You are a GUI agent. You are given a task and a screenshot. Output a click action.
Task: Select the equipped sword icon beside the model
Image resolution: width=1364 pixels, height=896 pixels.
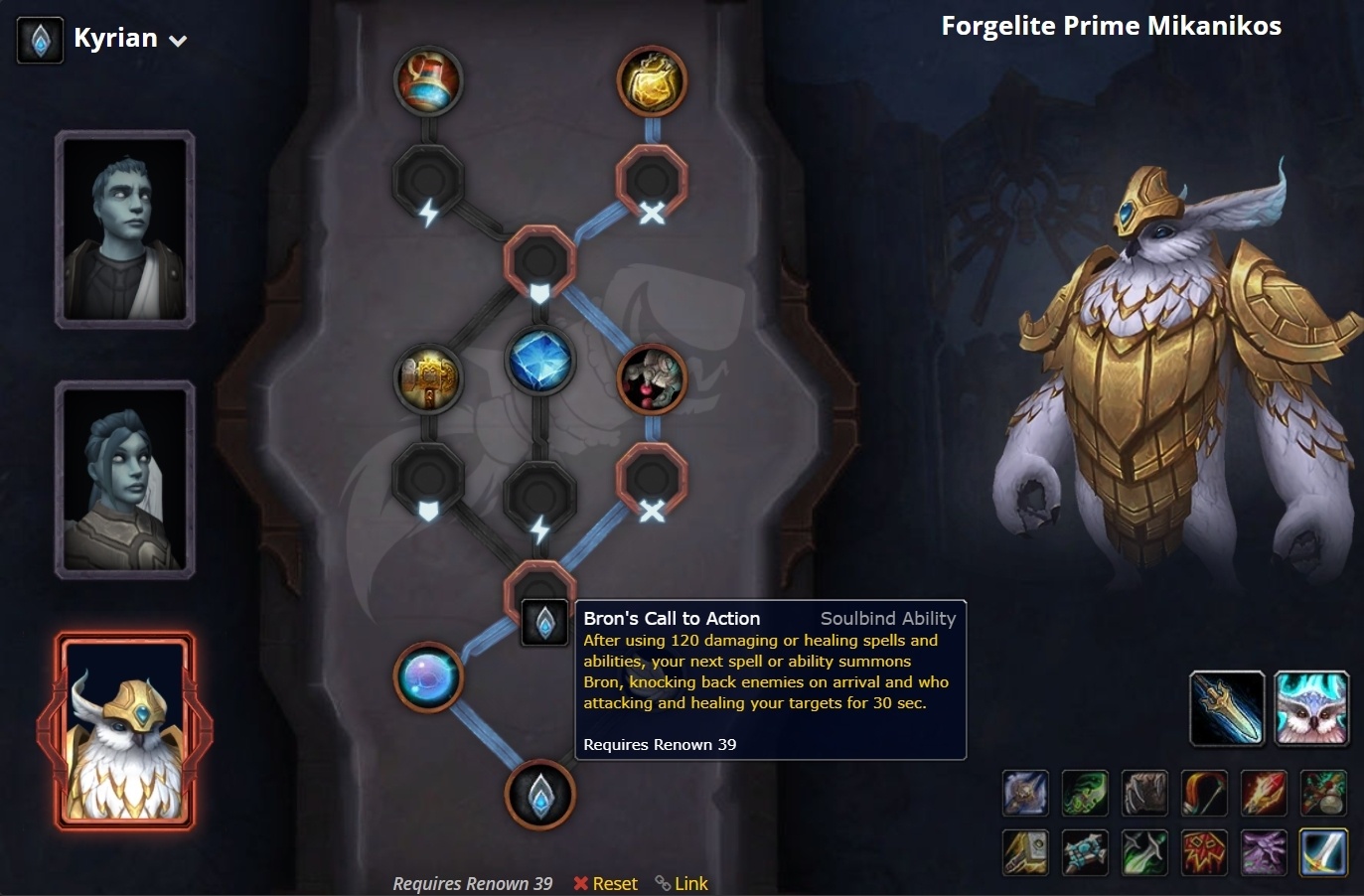1227,708
